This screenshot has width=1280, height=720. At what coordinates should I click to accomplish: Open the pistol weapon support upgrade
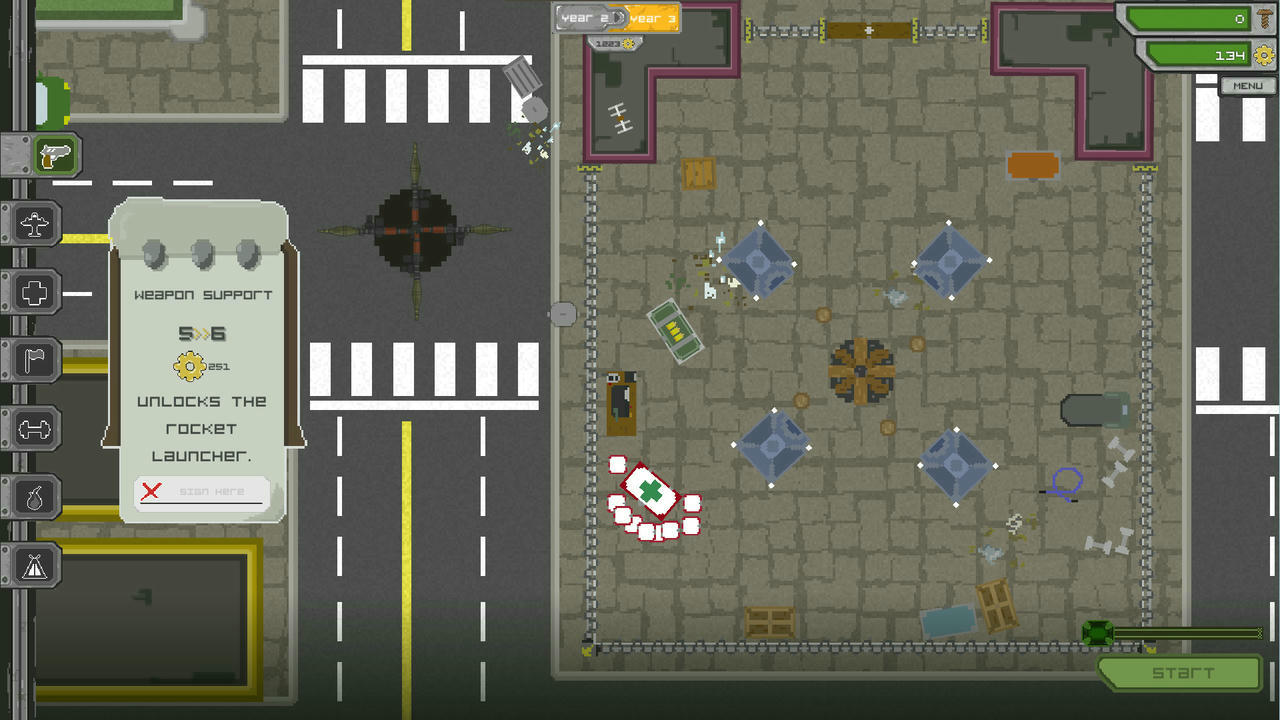click(57, 155)
